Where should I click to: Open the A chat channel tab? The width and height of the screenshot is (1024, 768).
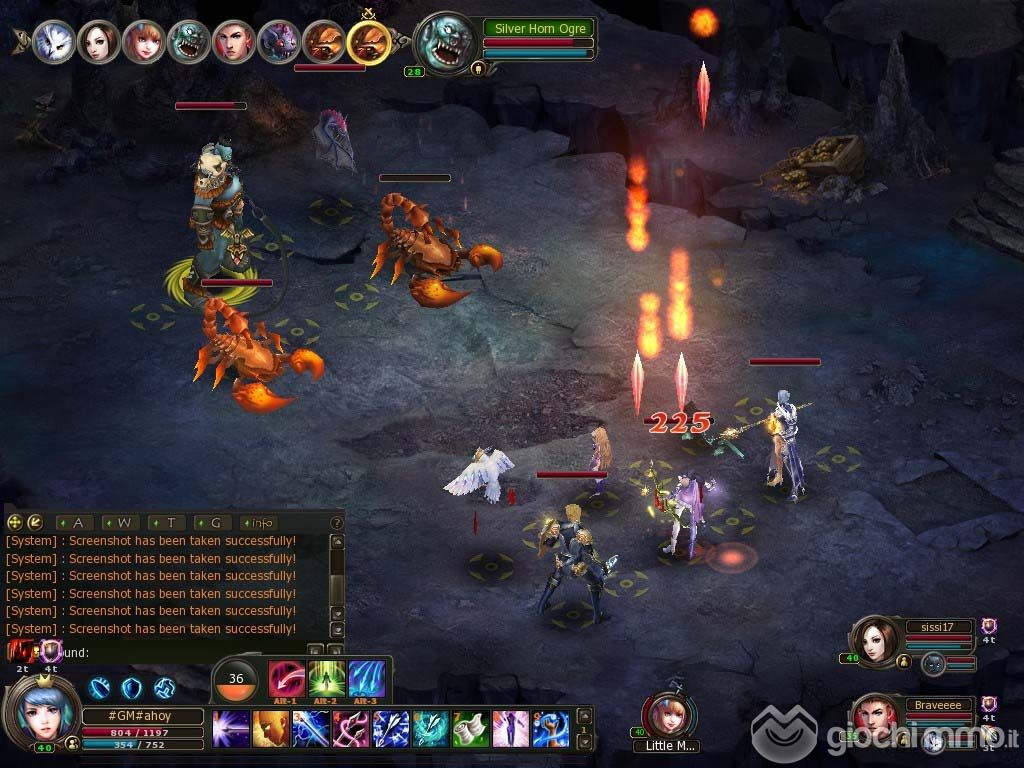pos(76,522)
